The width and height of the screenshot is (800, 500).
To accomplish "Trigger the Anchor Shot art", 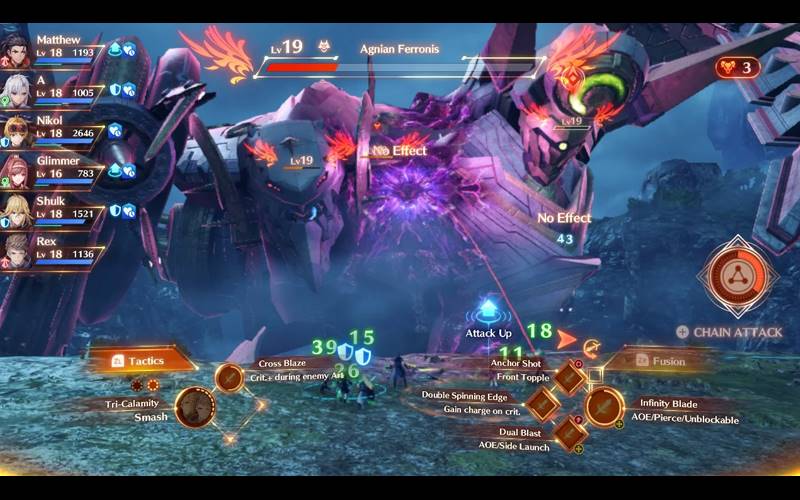I will [569, 377].
